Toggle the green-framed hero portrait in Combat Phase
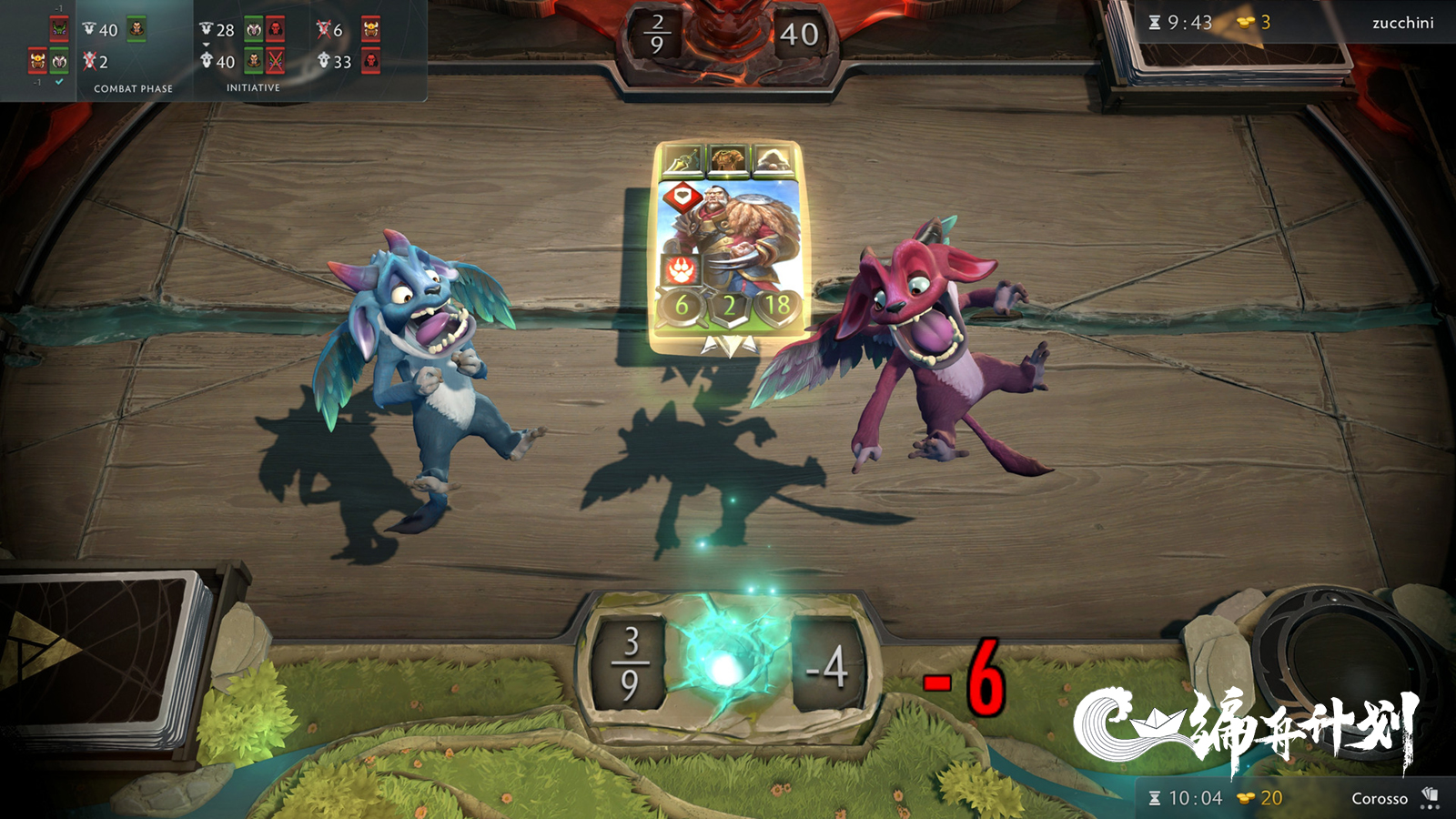1456x819 pixels. pos(137,28)
